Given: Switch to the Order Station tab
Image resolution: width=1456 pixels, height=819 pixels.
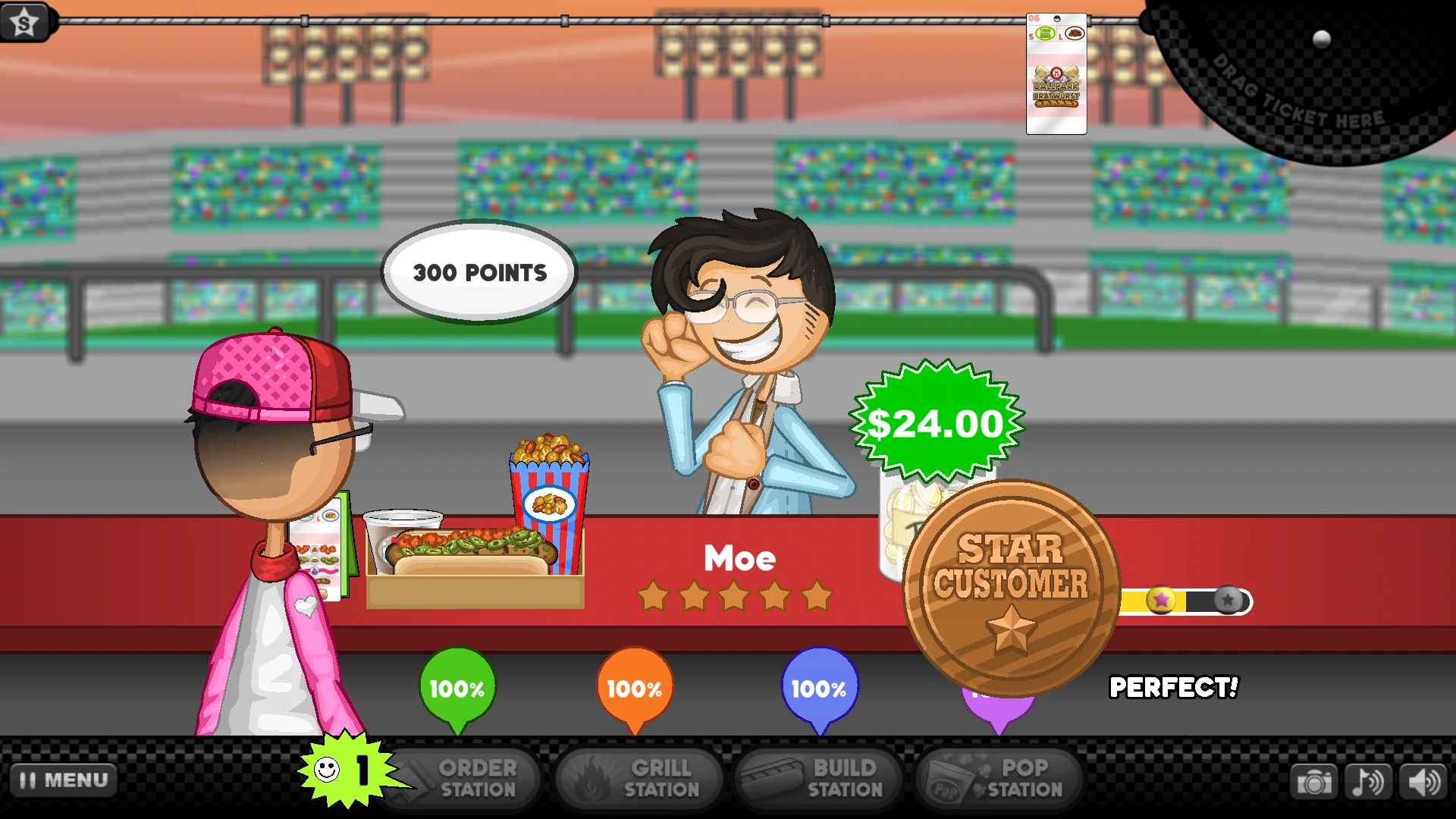Looking at the screenshot, I should click(463, 778).
